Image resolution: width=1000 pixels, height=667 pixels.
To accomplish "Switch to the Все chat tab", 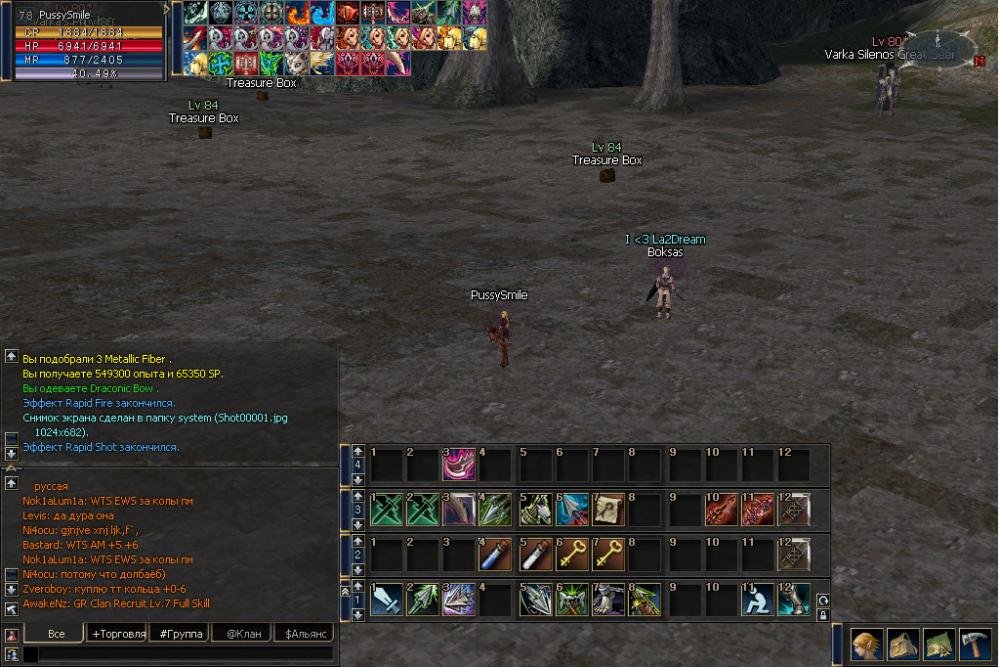I will point(56,634).
